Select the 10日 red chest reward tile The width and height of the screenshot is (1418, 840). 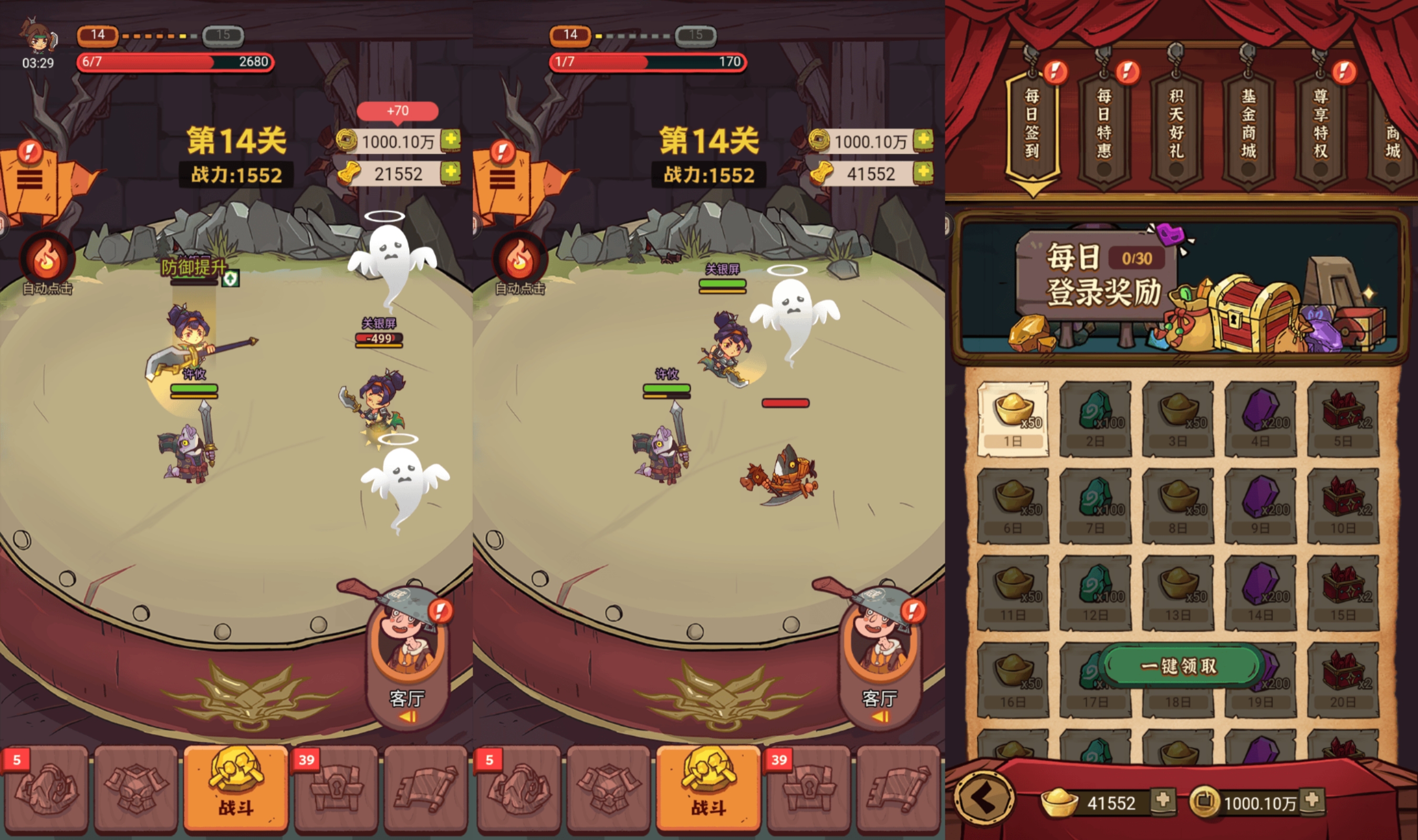pos(1343,506)
